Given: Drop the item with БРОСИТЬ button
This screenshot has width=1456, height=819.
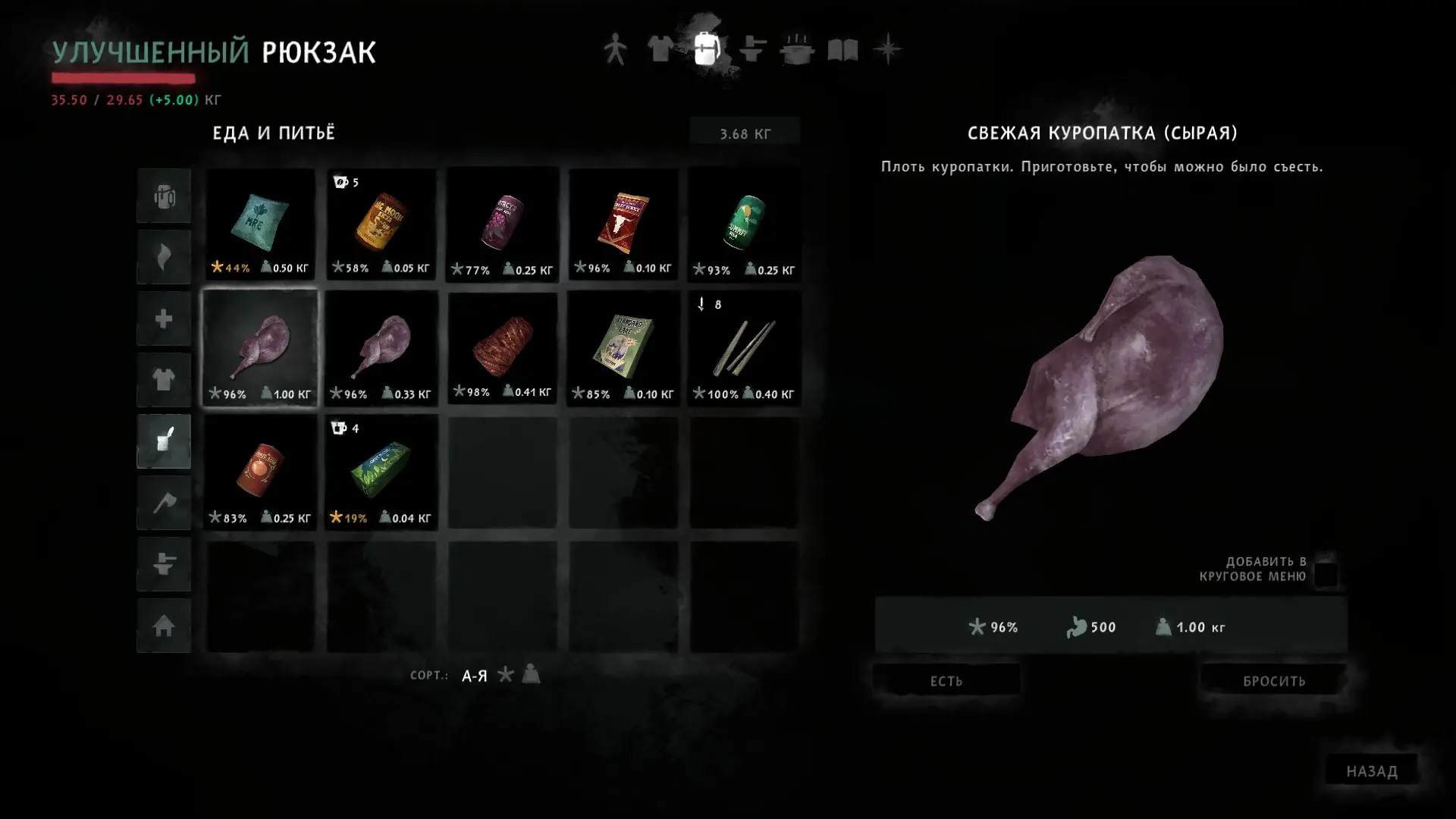Looking at the screenshot, I should click(x=1273, y=680).
